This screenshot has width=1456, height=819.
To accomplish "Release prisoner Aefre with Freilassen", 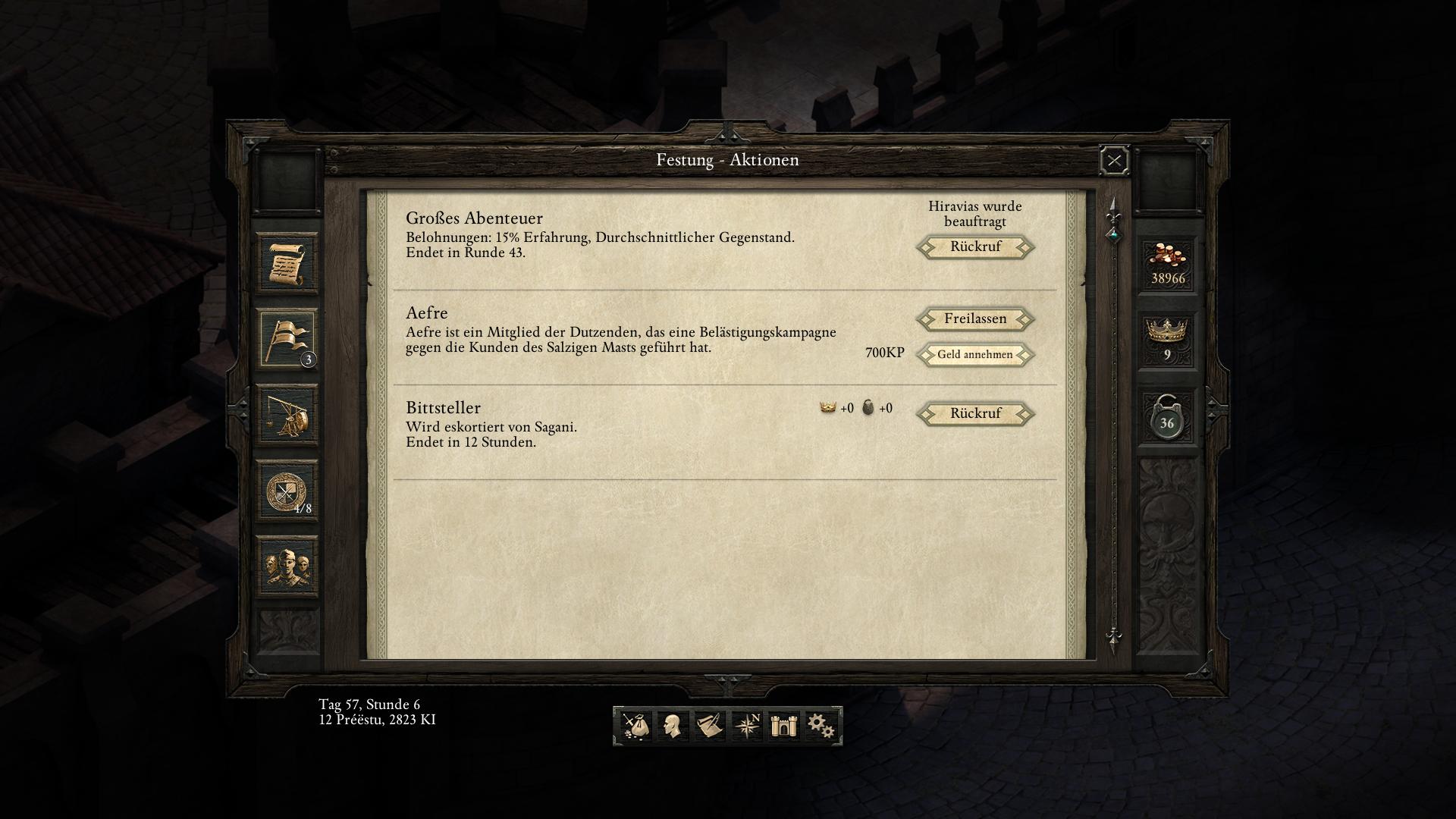I will 975,319.
